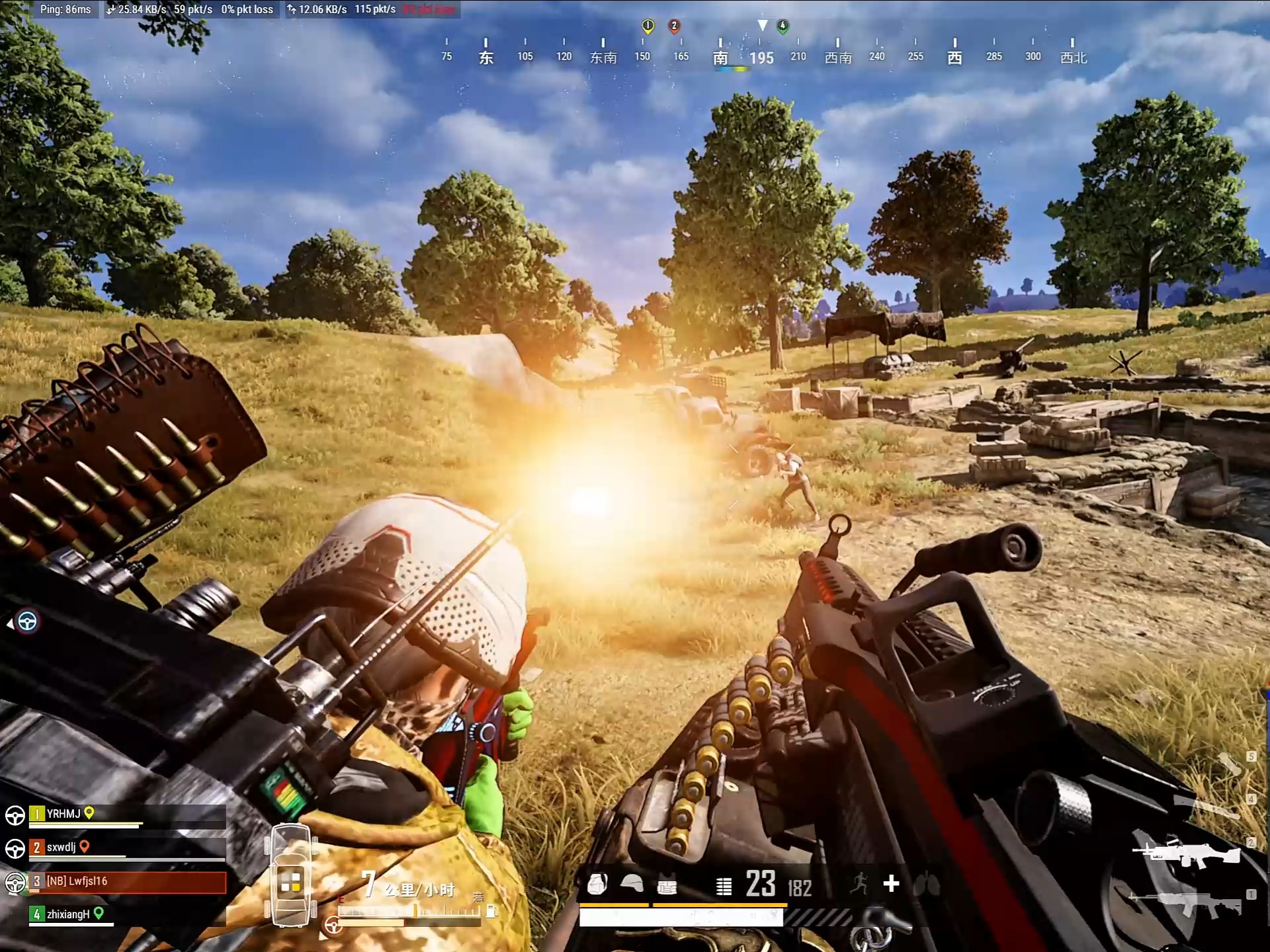Choose the bandage item in slot 5
The image size is (1270, 952).
[1229, 764]
